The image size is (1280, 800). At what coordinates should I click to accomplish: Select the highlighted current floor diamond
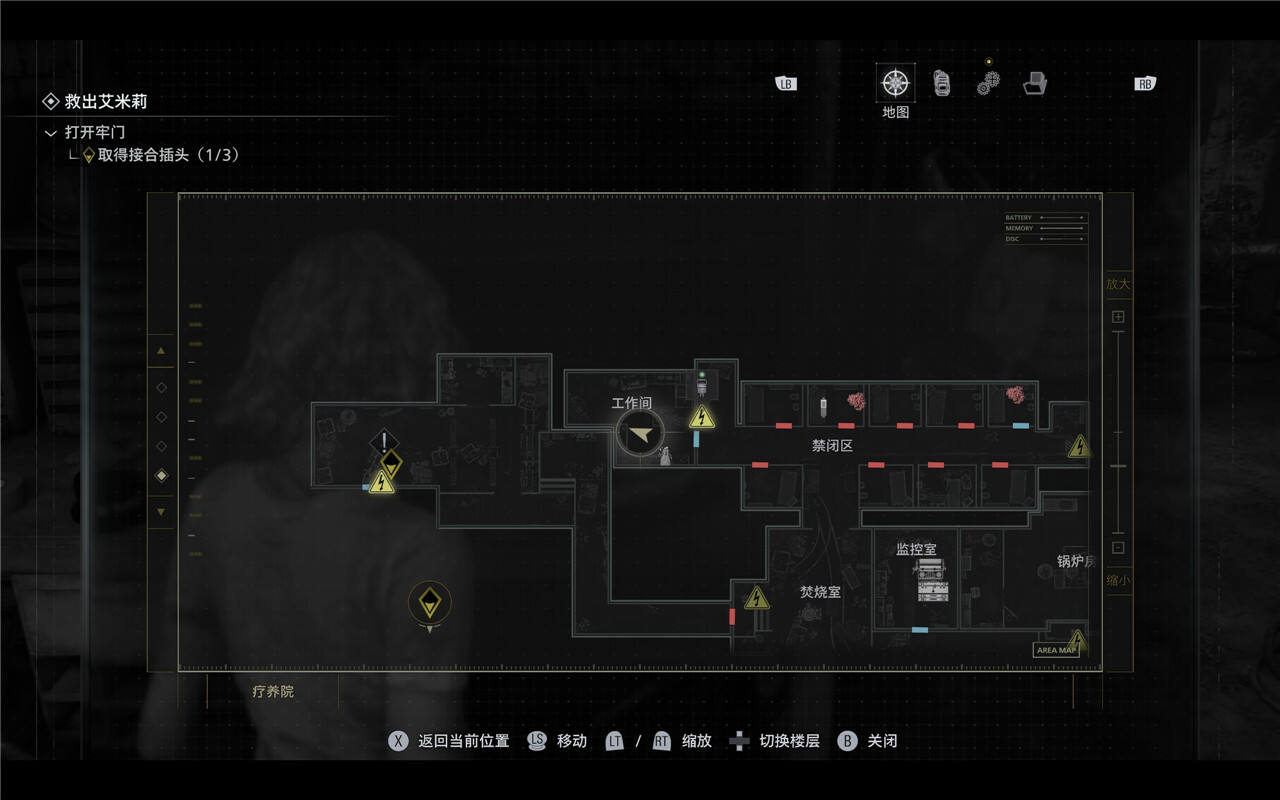(161, 476)
